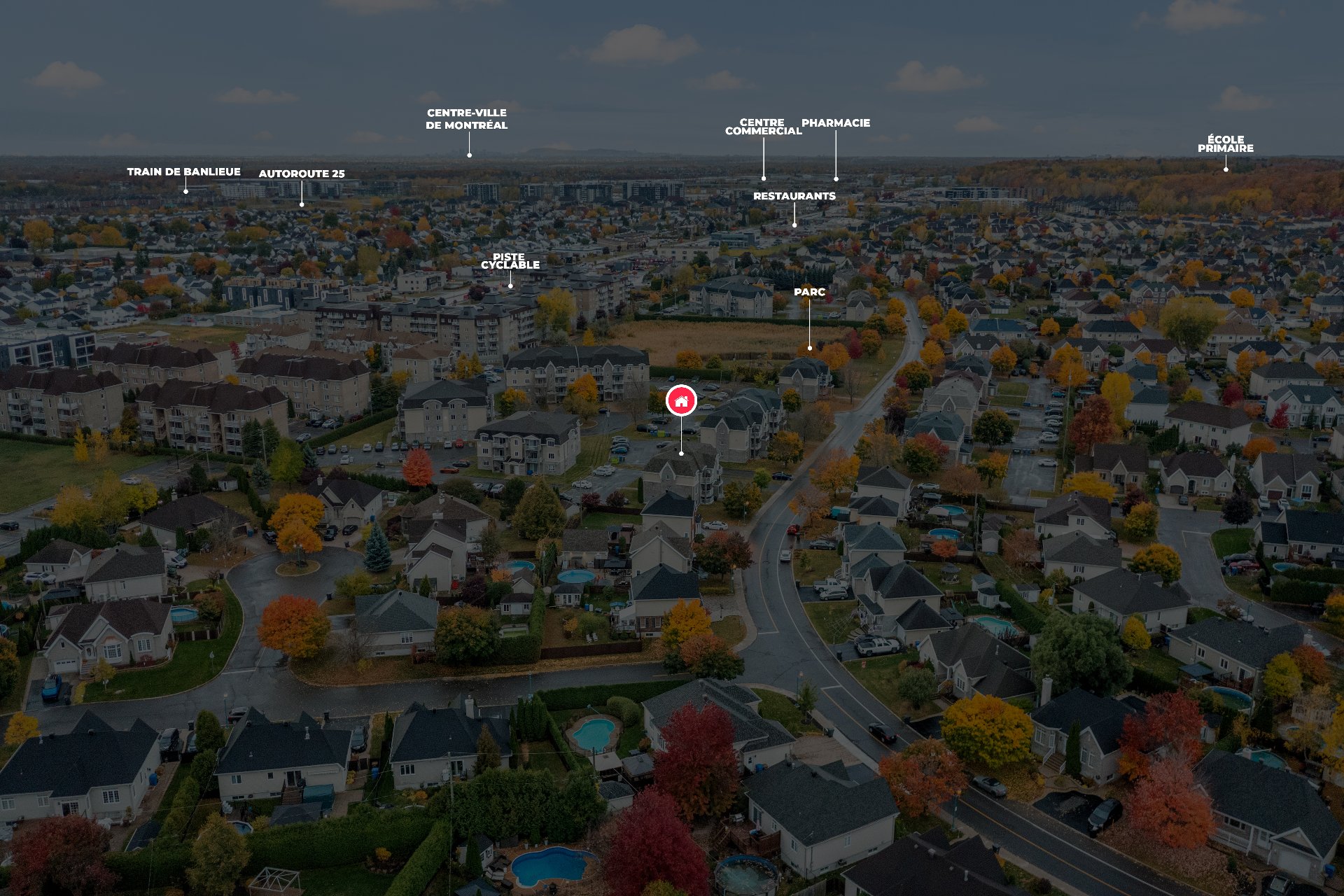Click the Piste Cyclable label
This screenshot has width=1344, height=896.
tap(510, 261)
